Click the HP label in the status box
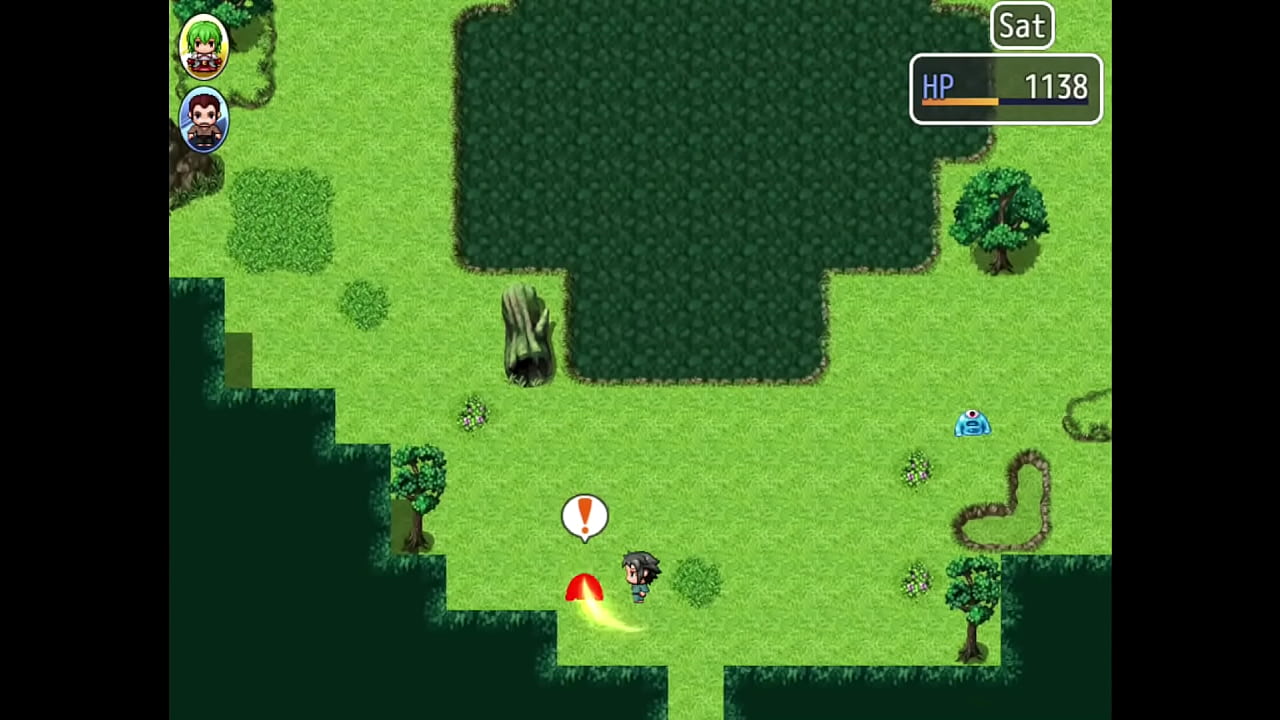Viewport: 1280px width, 720px height. (x=938, y=88)
